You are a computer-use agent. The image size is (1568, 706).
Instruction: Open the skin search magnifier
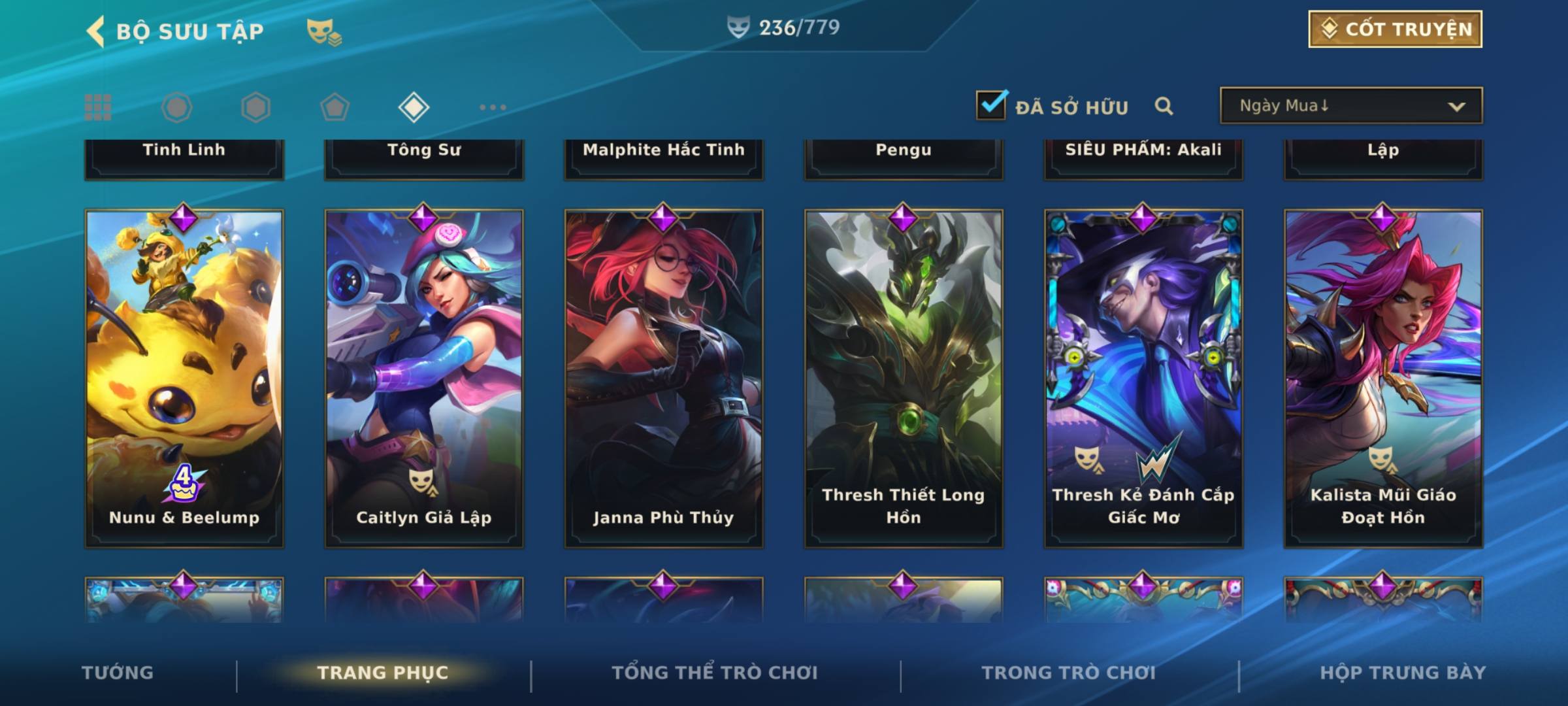coord(1164,106)
